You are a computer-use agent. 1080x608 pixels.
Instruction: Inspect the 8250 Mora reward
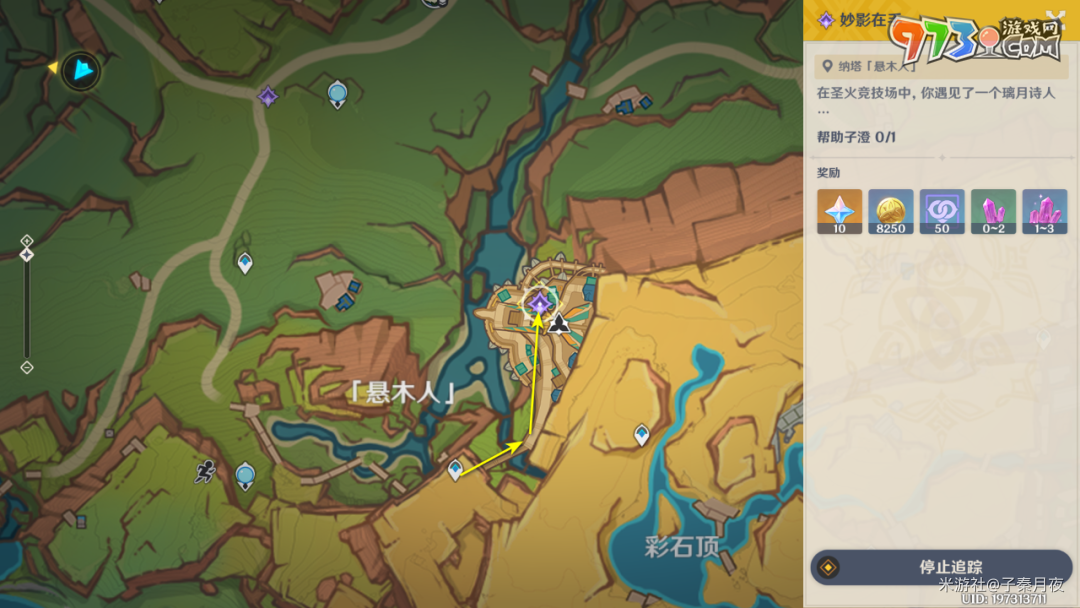(x=890, y=211)
